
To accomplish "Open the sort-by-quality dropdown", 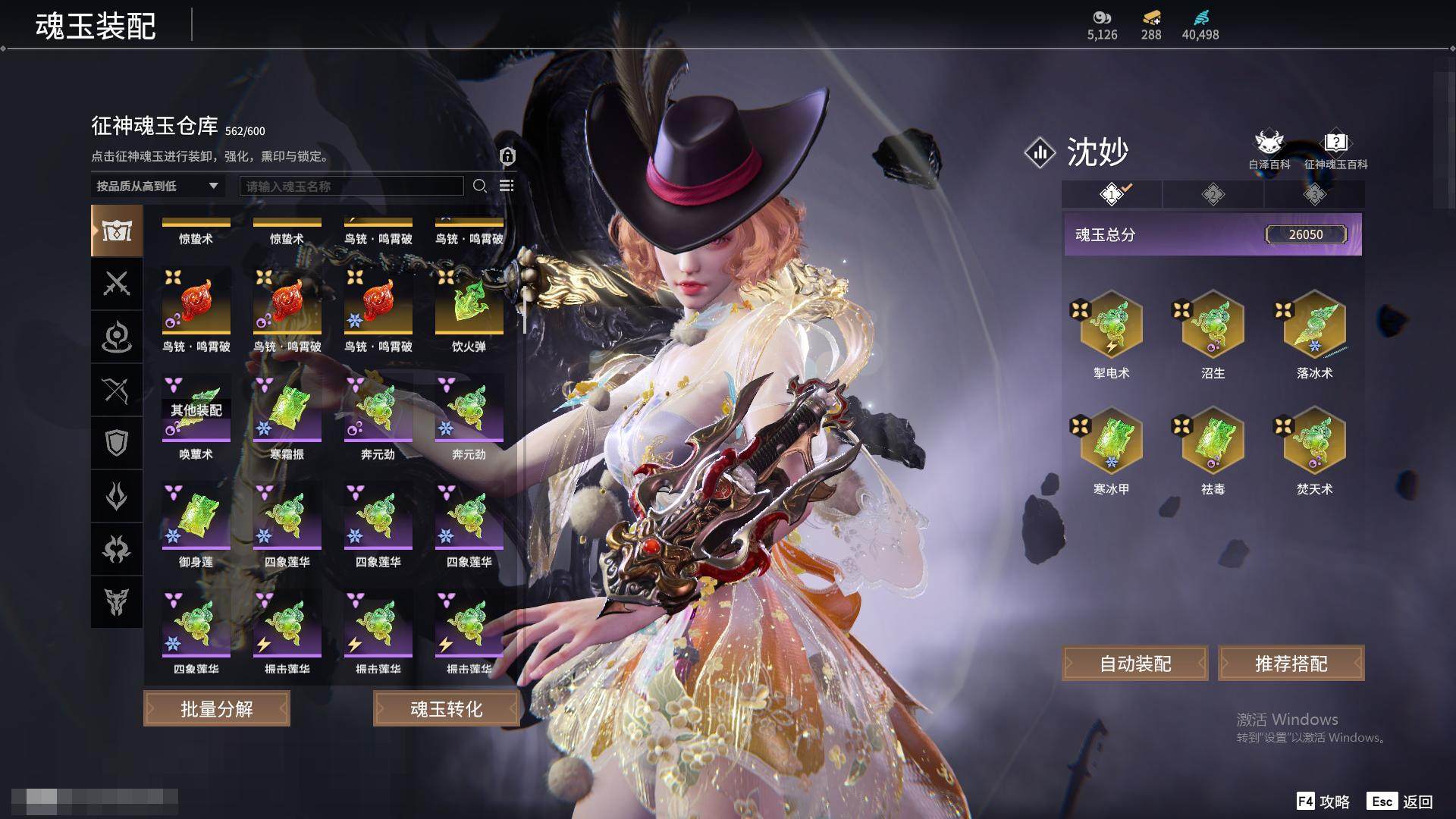I will pyautogui.click(x=158, y=186).
